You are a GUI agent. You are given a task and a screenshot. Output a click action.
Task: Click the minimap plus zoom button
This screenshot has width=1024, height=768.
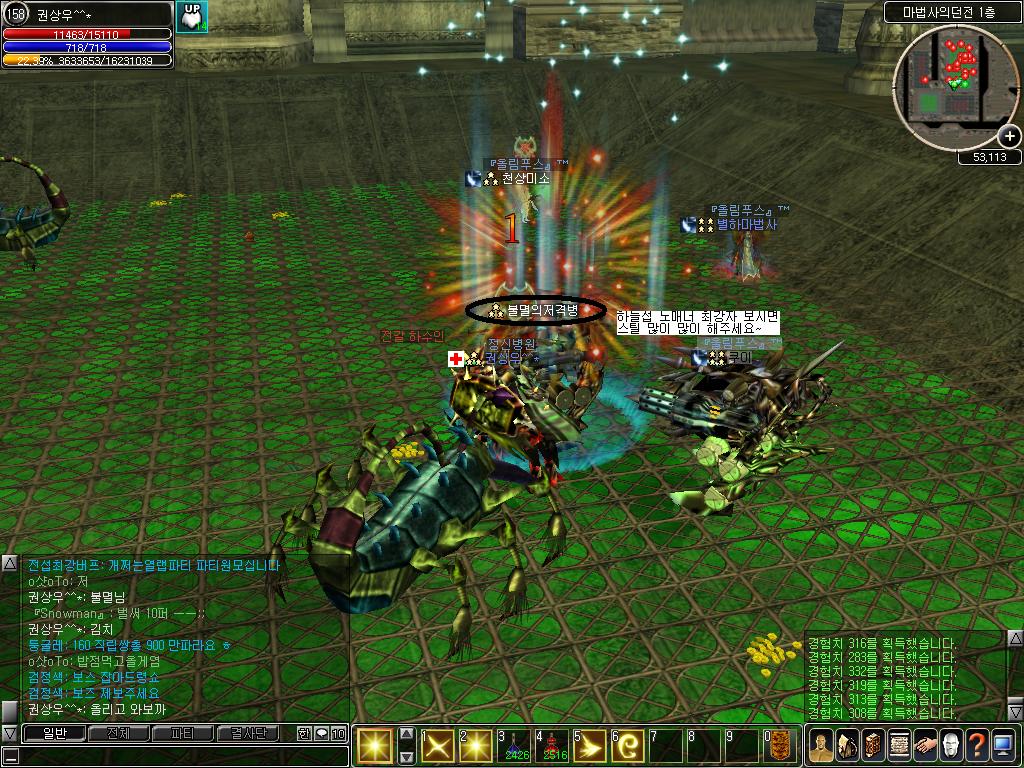click(x=1010, y=136)
